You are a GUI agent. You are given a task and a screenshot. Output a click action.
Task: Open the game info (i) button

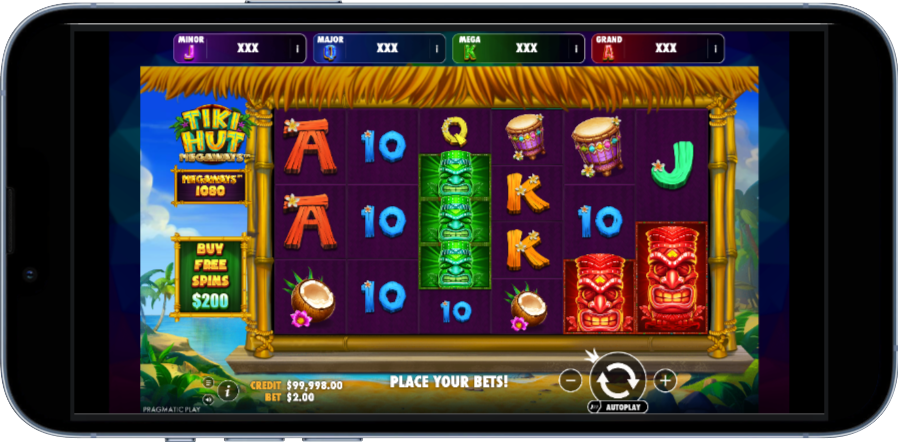click(228, 389)
